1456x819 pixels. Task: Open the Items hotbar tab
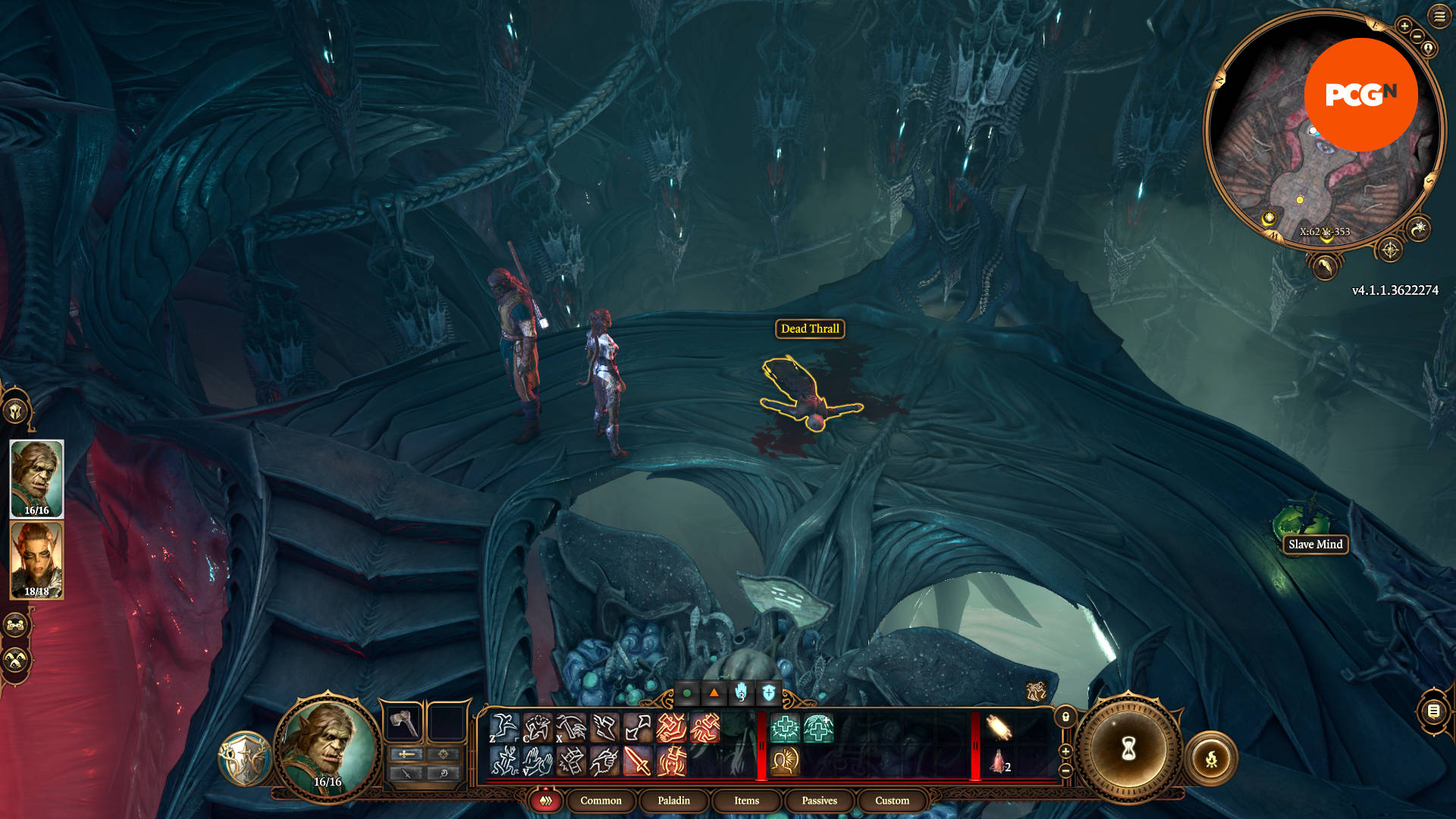(745, 801)
